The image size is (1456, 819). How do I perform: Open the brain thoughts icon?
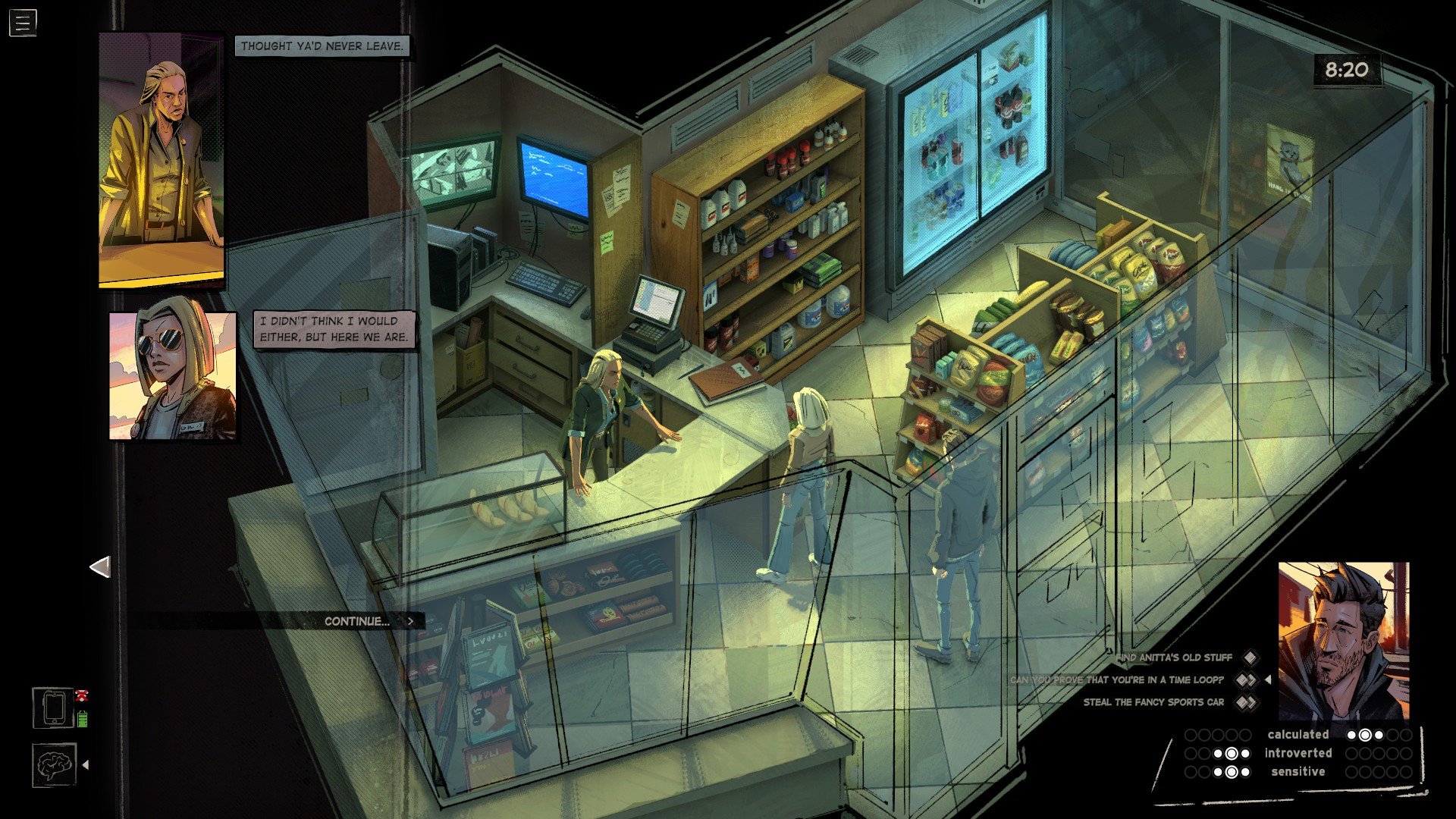[54, 765]
